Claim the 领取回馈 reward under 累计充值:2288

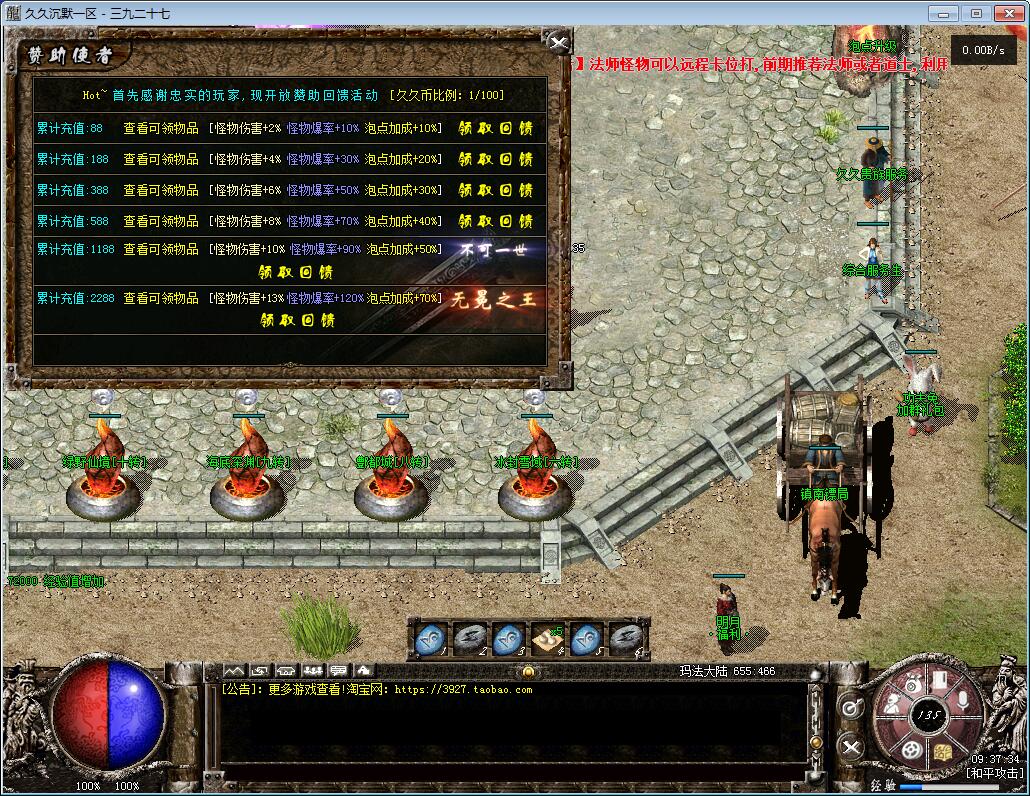tap(295, 320)
